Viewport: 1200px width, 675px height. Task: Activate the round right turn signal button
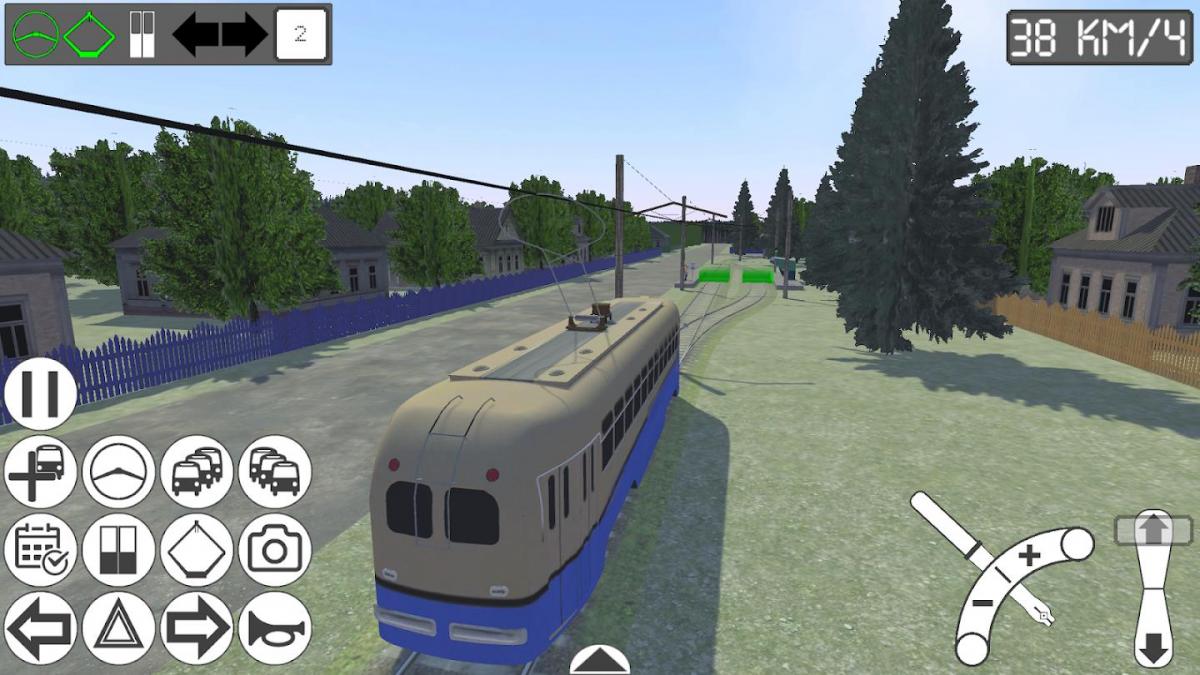[x=196, y=627]
